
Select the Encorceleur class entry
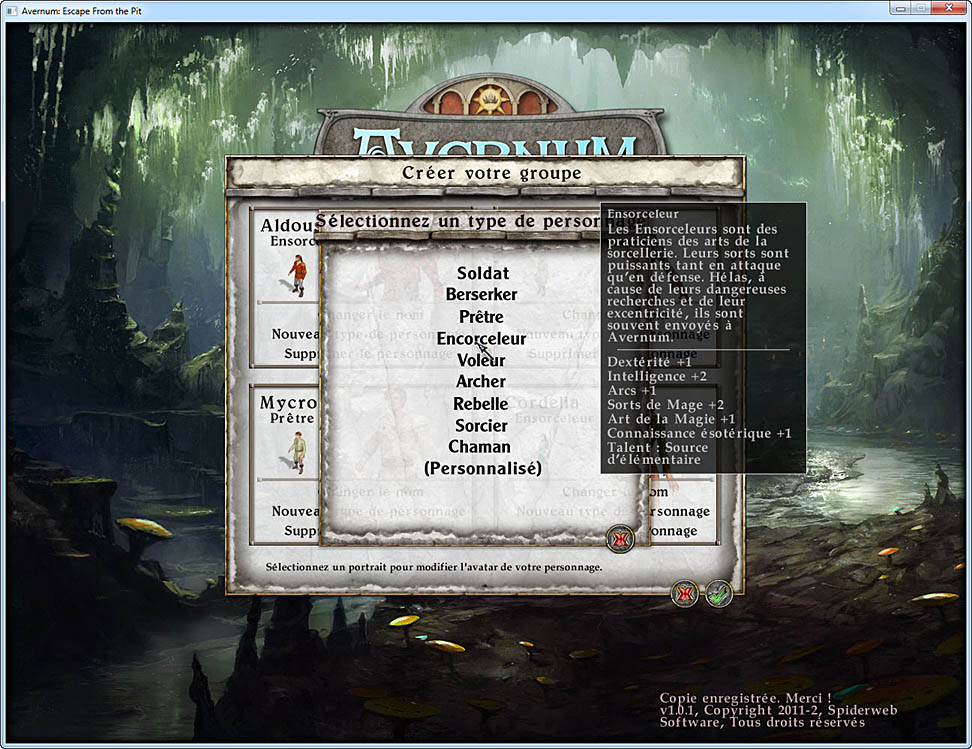(481, 338)
